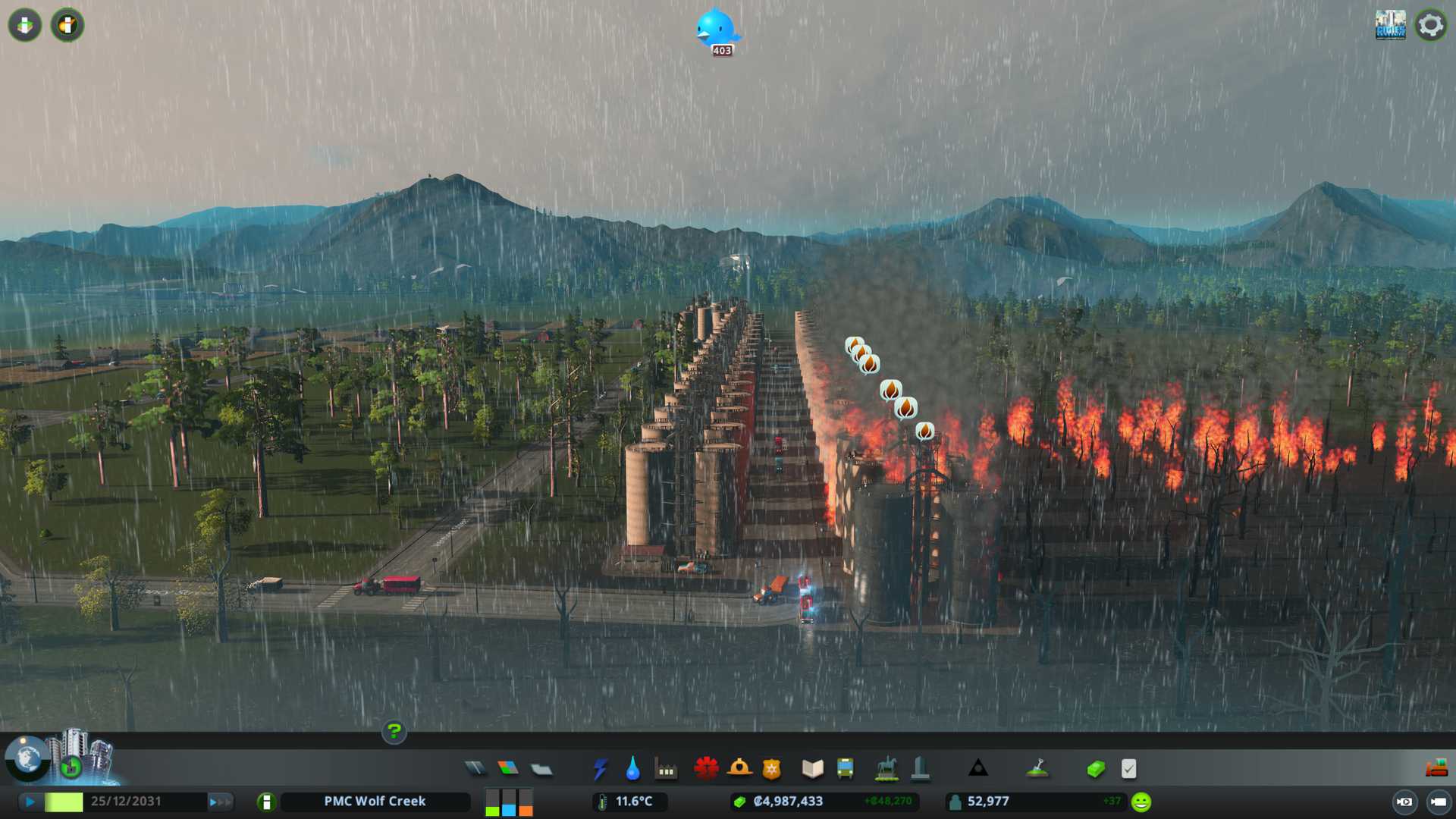Open Water and Sewage droplet menu
The width and height of the screenshot is (1456, 819).
pyautogui.click(x=632, y=769)
